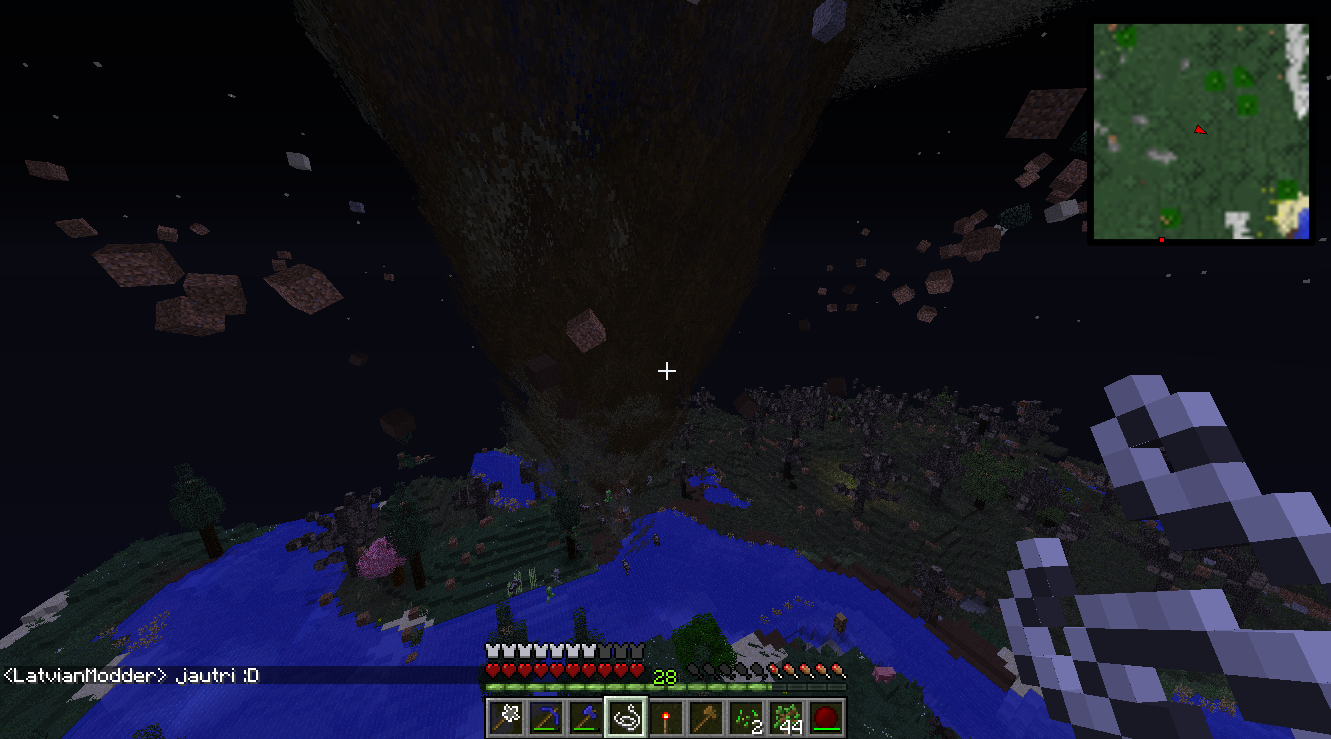Click the minimap in the corner
This screenshot has width=1331, height=739.
(1200, 132)
